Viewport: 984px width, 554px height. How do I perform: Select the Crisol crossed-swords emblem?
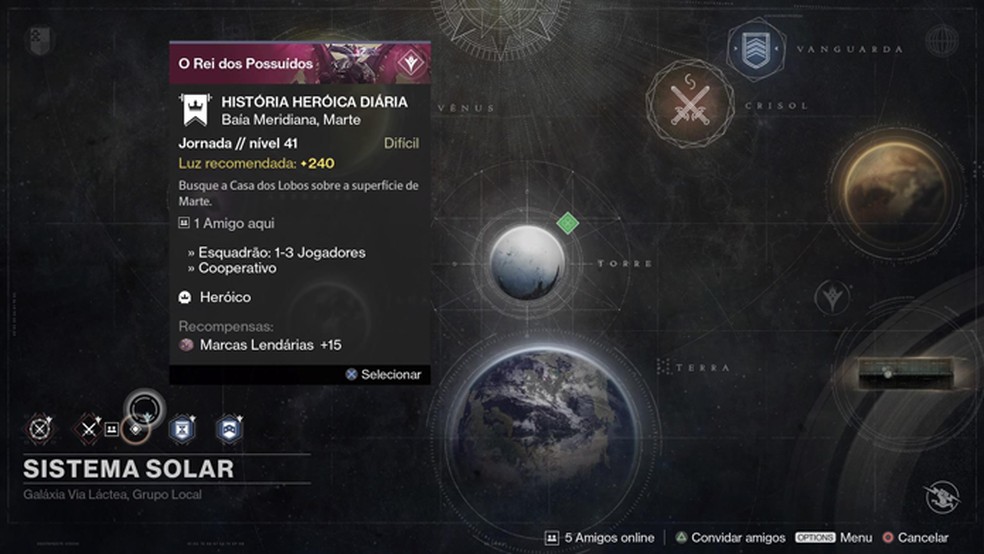click(690, 105)
